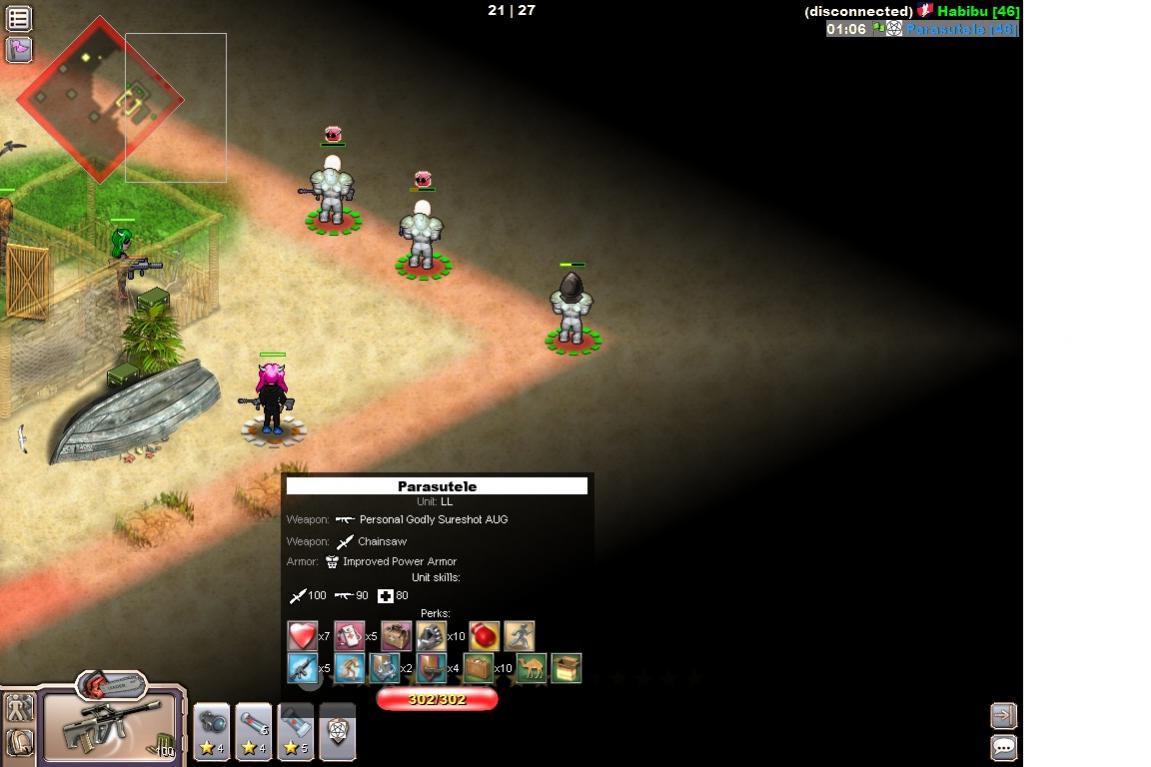Activate the pentagram shield ability

[337, 731]
